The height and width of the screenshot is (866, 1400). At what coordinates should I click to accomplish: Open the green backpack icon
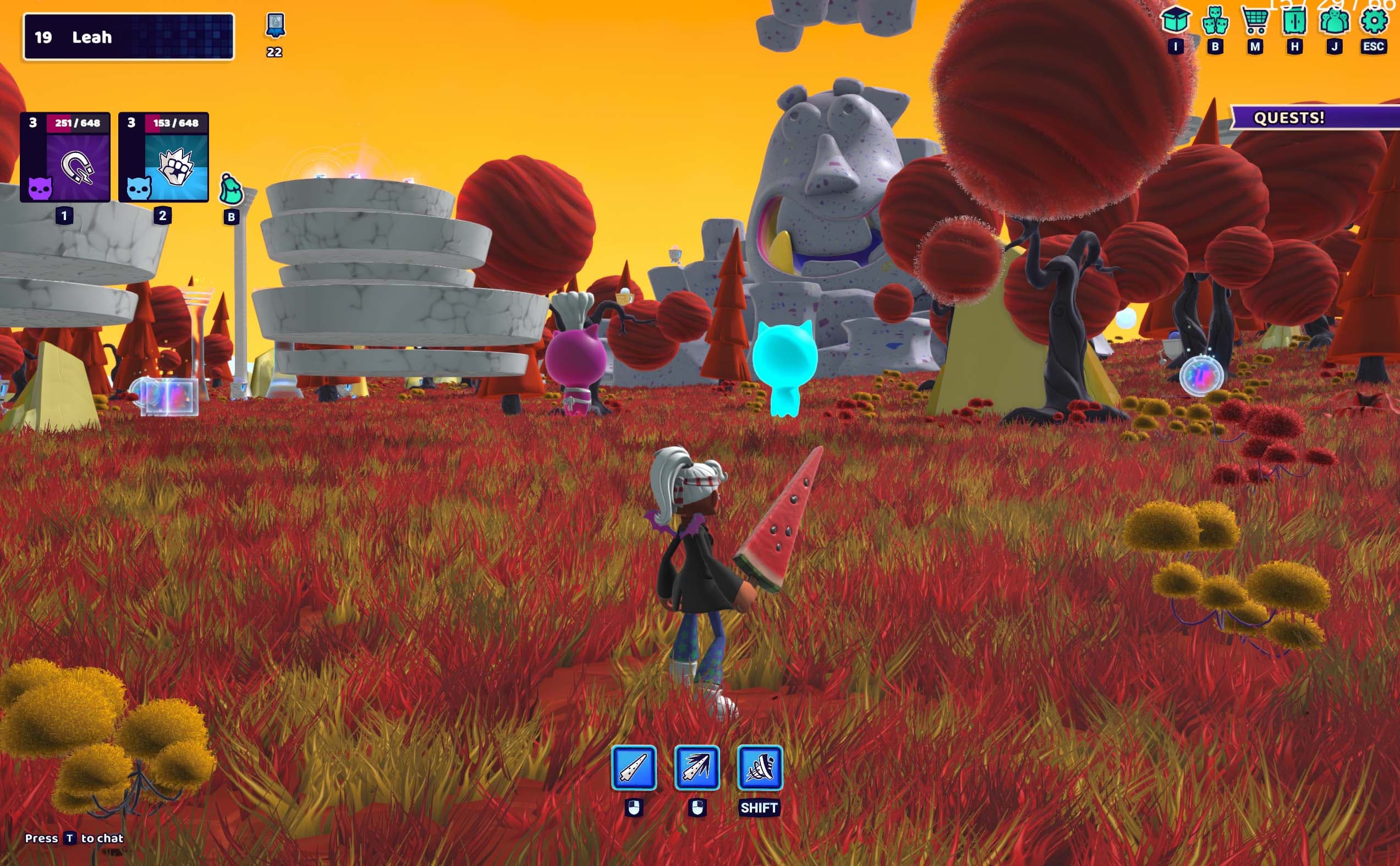tap(232, 190)
